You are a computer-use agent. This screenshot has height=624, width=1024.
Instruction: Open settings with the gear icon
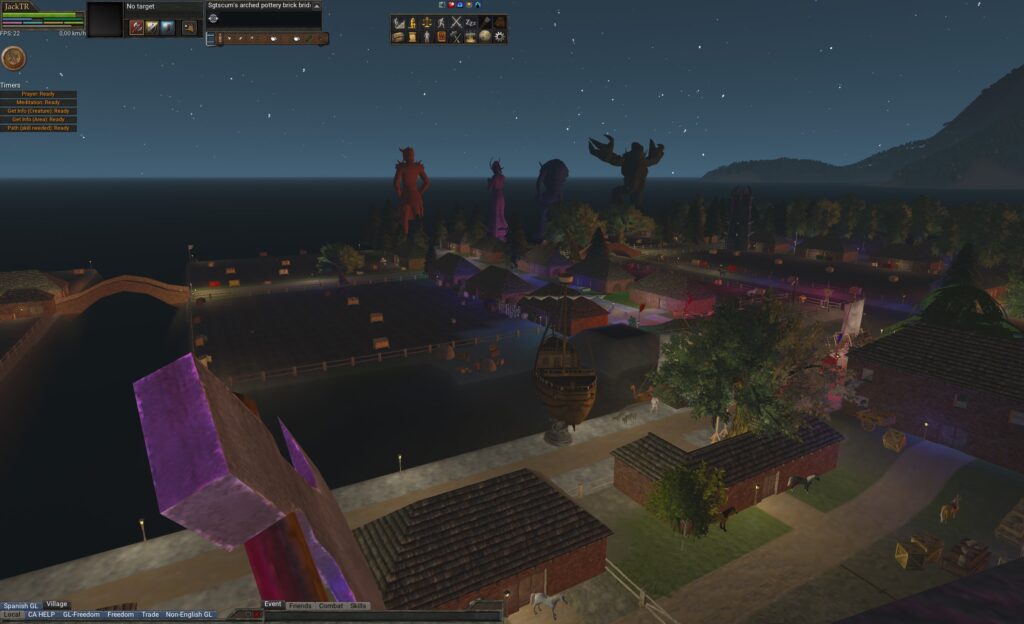pyautogui.click(x=500, y=36)
